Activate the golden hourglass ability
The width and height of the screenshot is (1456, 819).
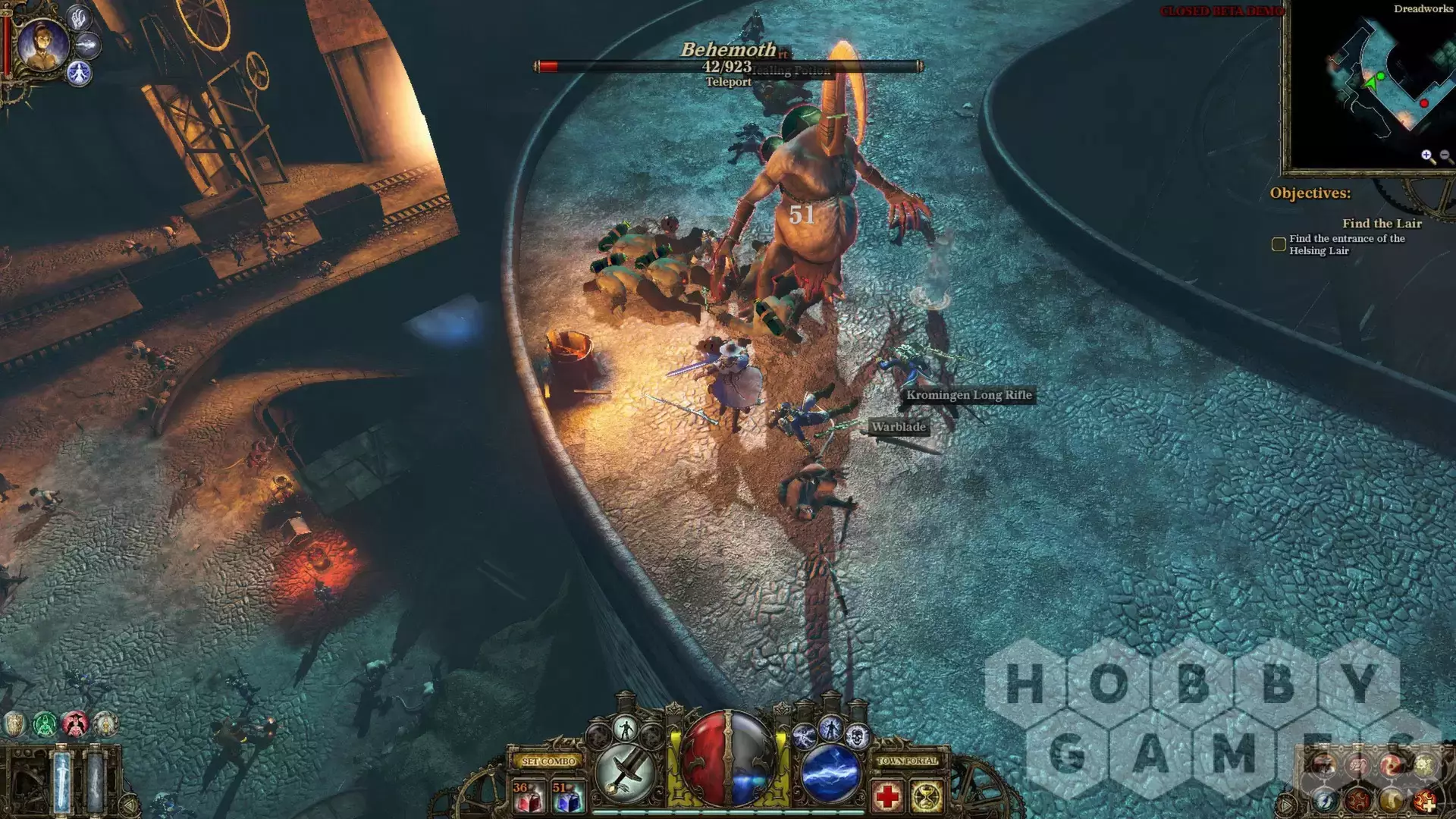927,797
